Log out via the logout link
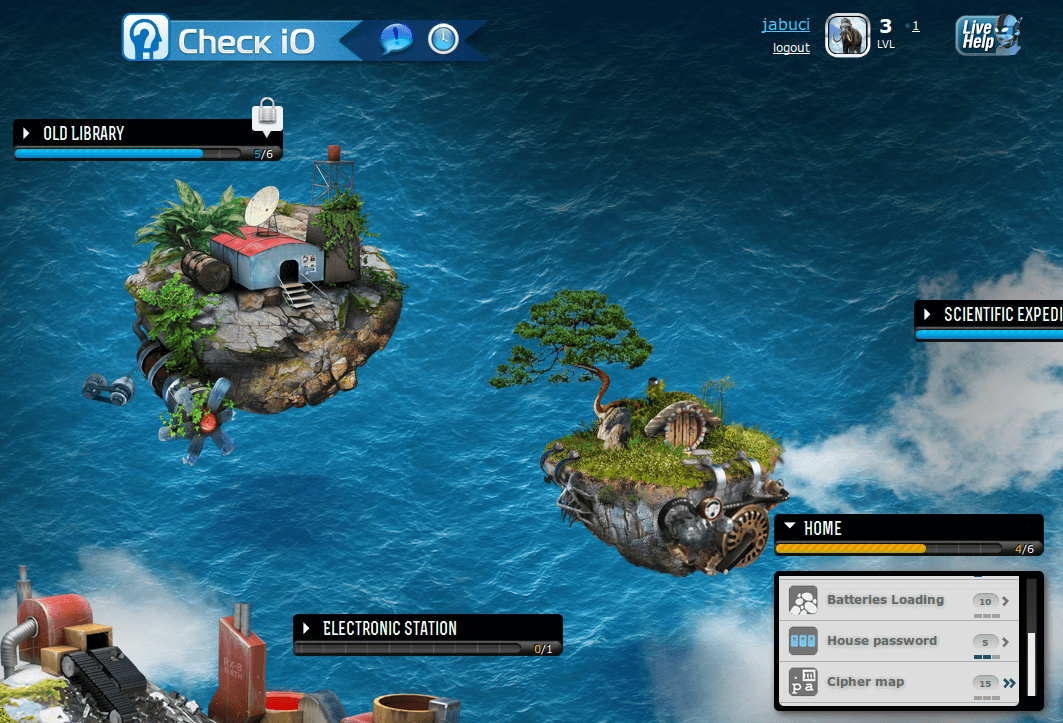Screen dimensions: 1063x723 (x=791, y=48)
